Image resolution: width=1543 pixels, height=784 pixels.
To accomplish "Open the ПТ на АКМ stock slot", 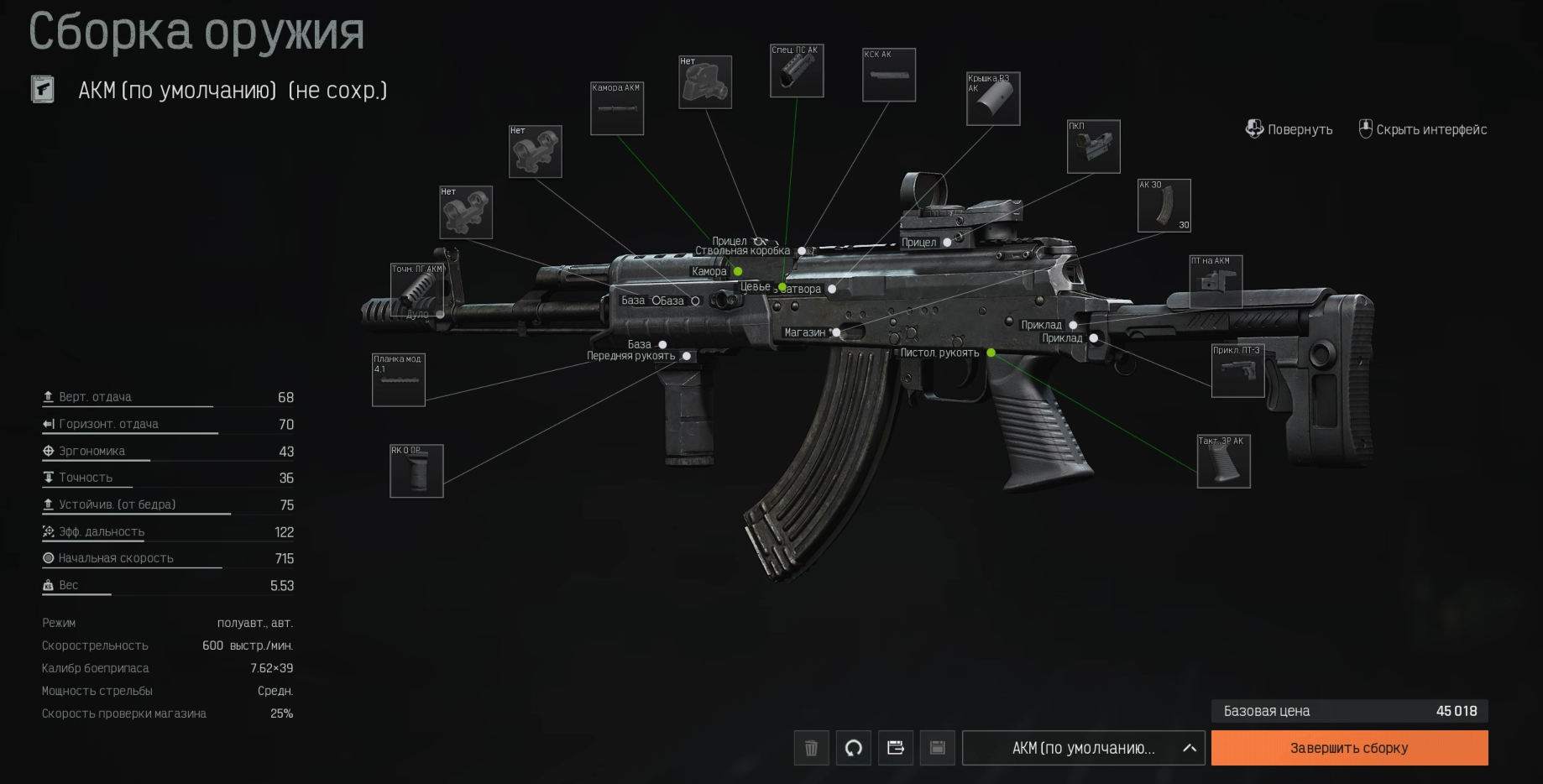I will (x=1216, y=281).
